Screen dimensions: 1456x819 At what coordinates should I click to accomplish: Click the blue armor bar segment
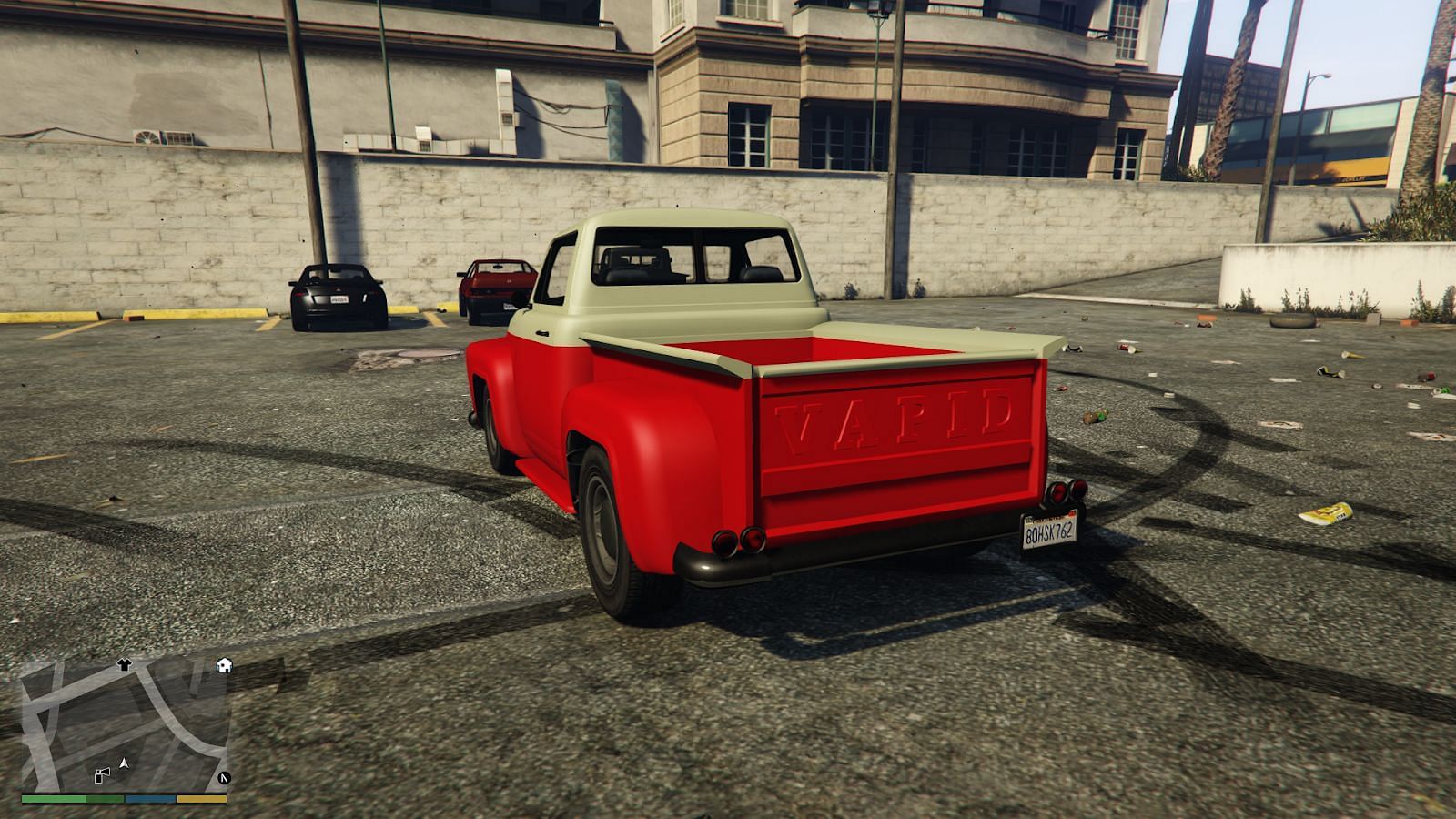click(149, 798)
